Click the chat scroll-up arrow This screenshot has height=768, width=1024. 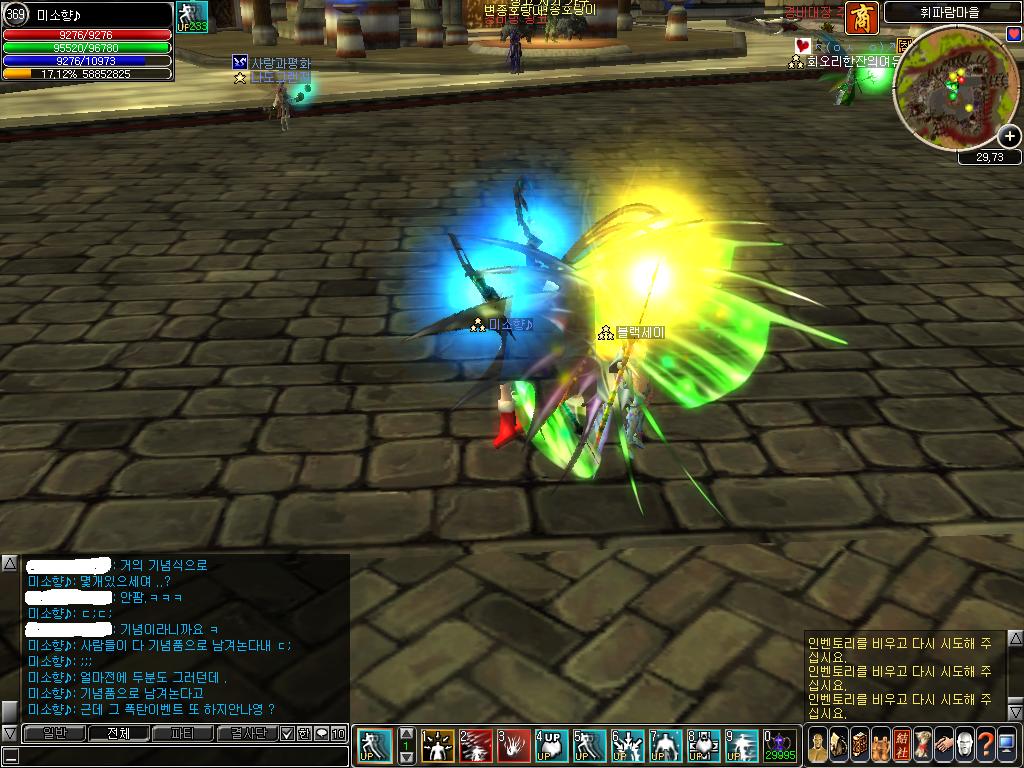(x=9, y=563)
